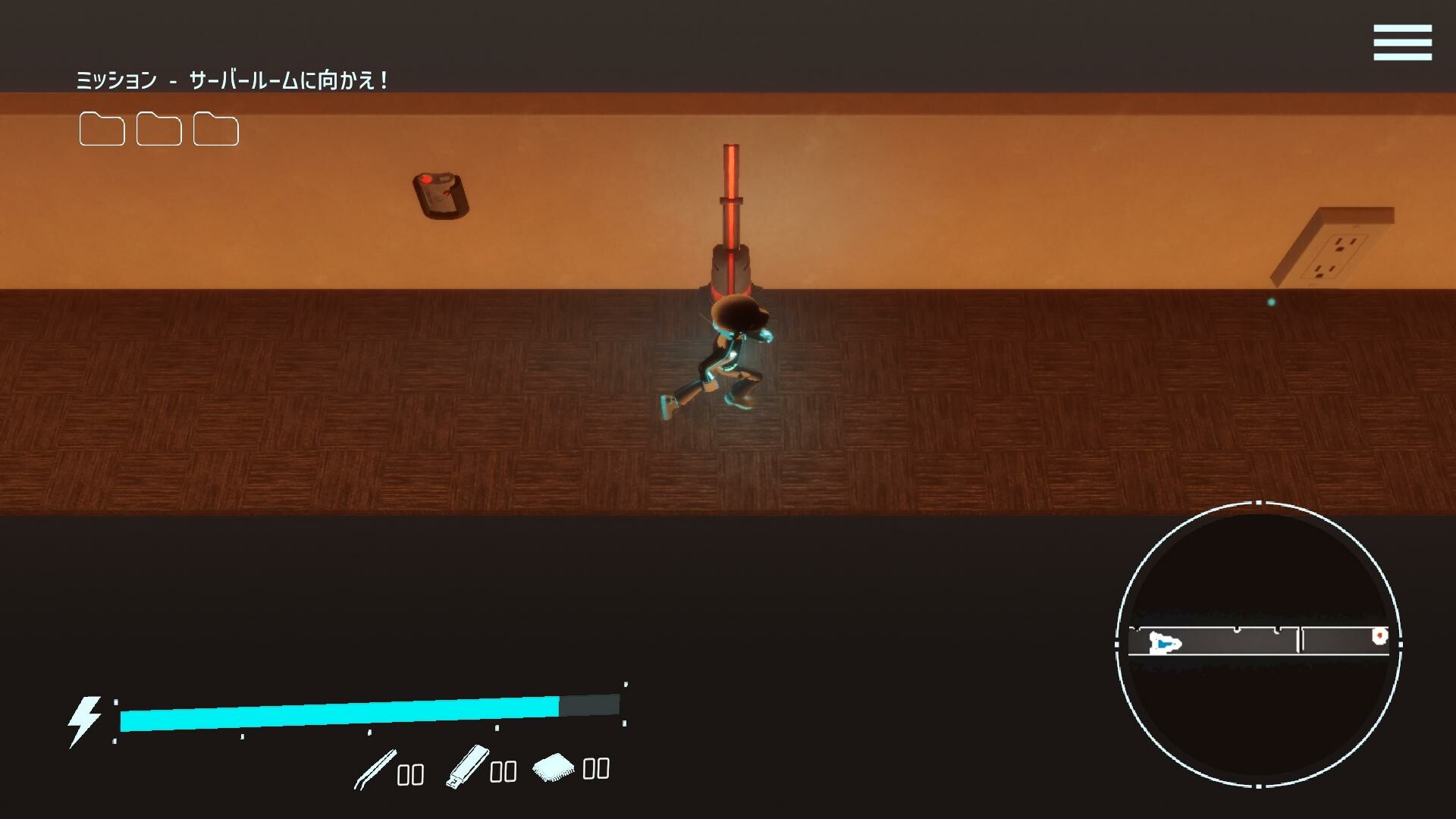Click the mission text banner
Image resolution: width=1456 pixels, height=819 pixels.
click(x=235, y=80)
